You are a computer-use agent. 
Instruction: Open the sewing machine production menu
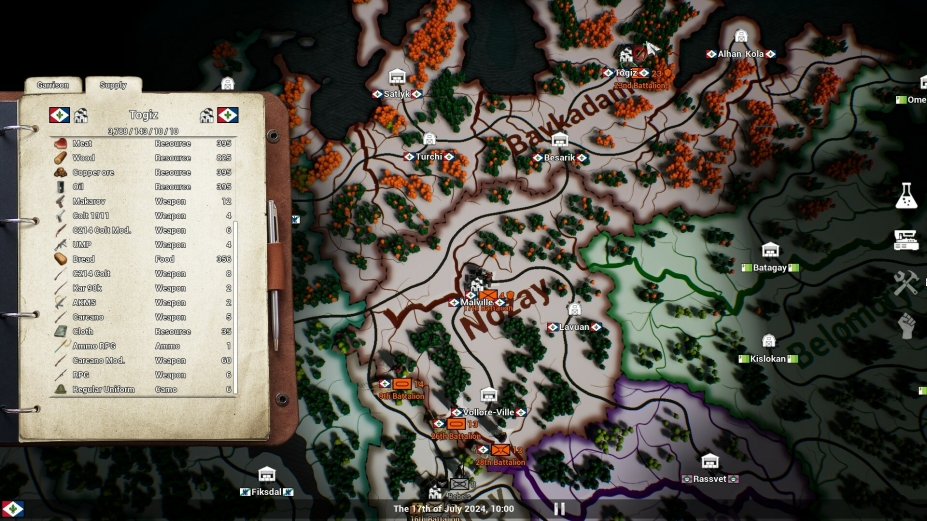(906, 240)
